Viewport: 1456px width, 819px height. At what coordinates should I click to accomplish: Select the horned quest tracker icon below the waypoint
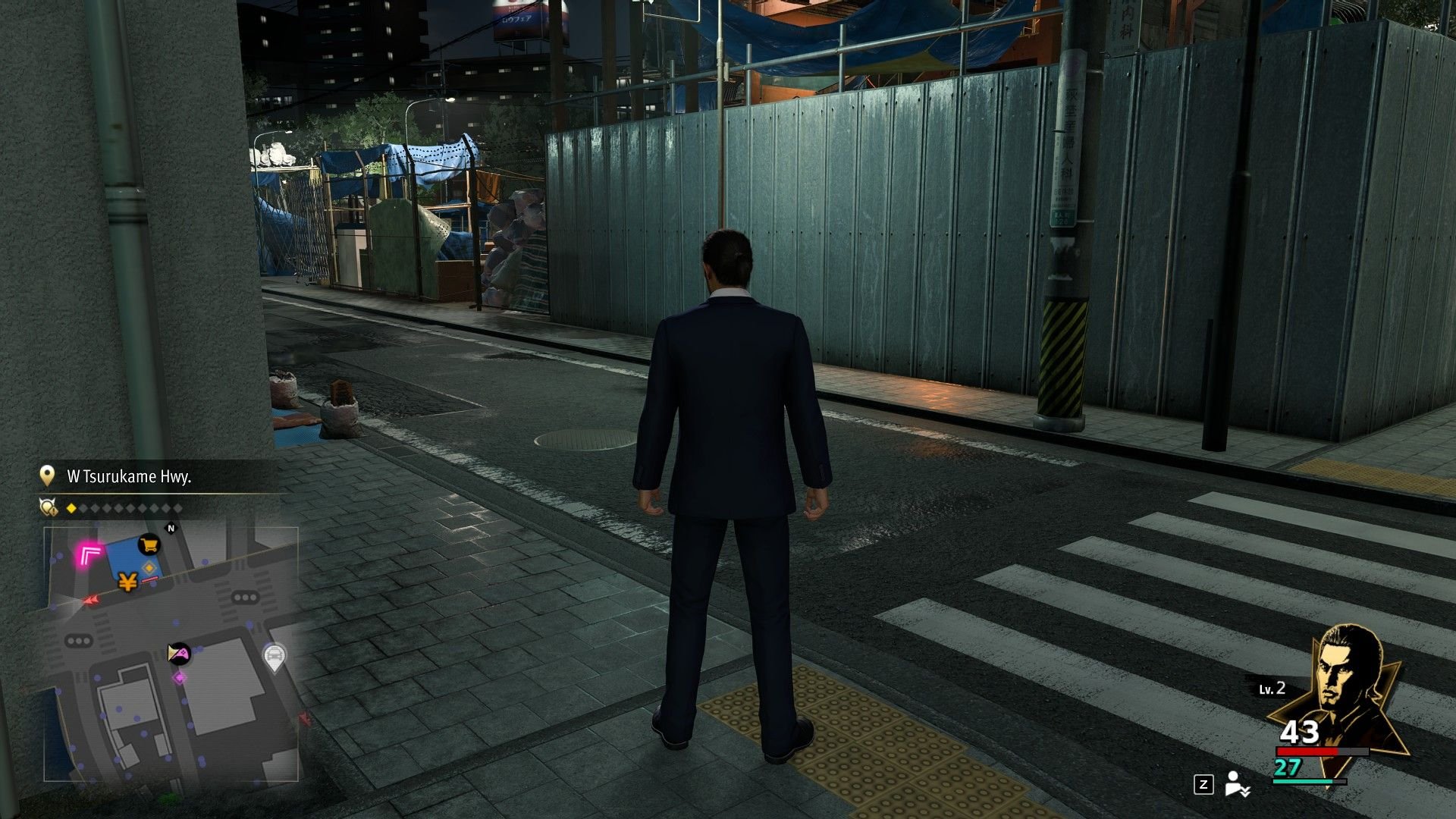[x=48, y=507]
